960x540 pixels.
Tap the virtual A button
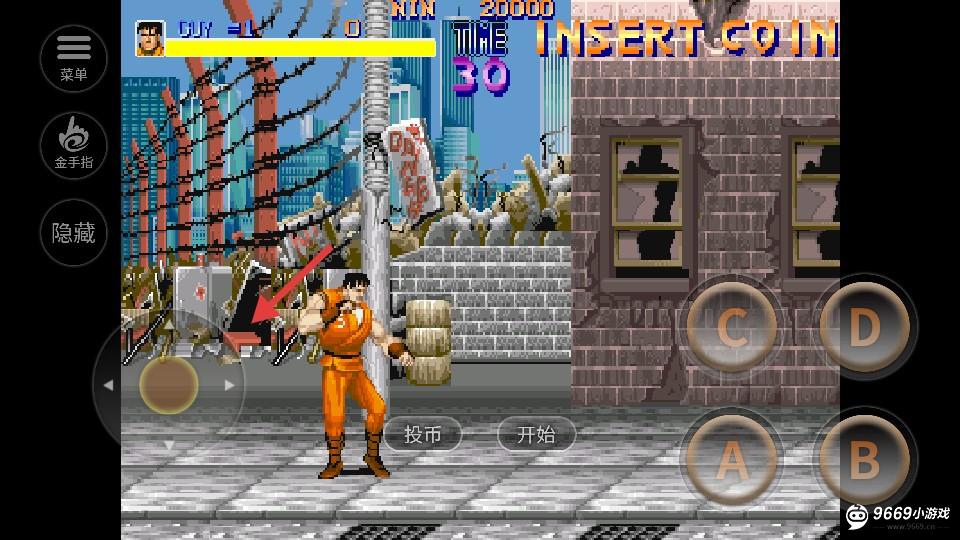(x=733, y=461)
